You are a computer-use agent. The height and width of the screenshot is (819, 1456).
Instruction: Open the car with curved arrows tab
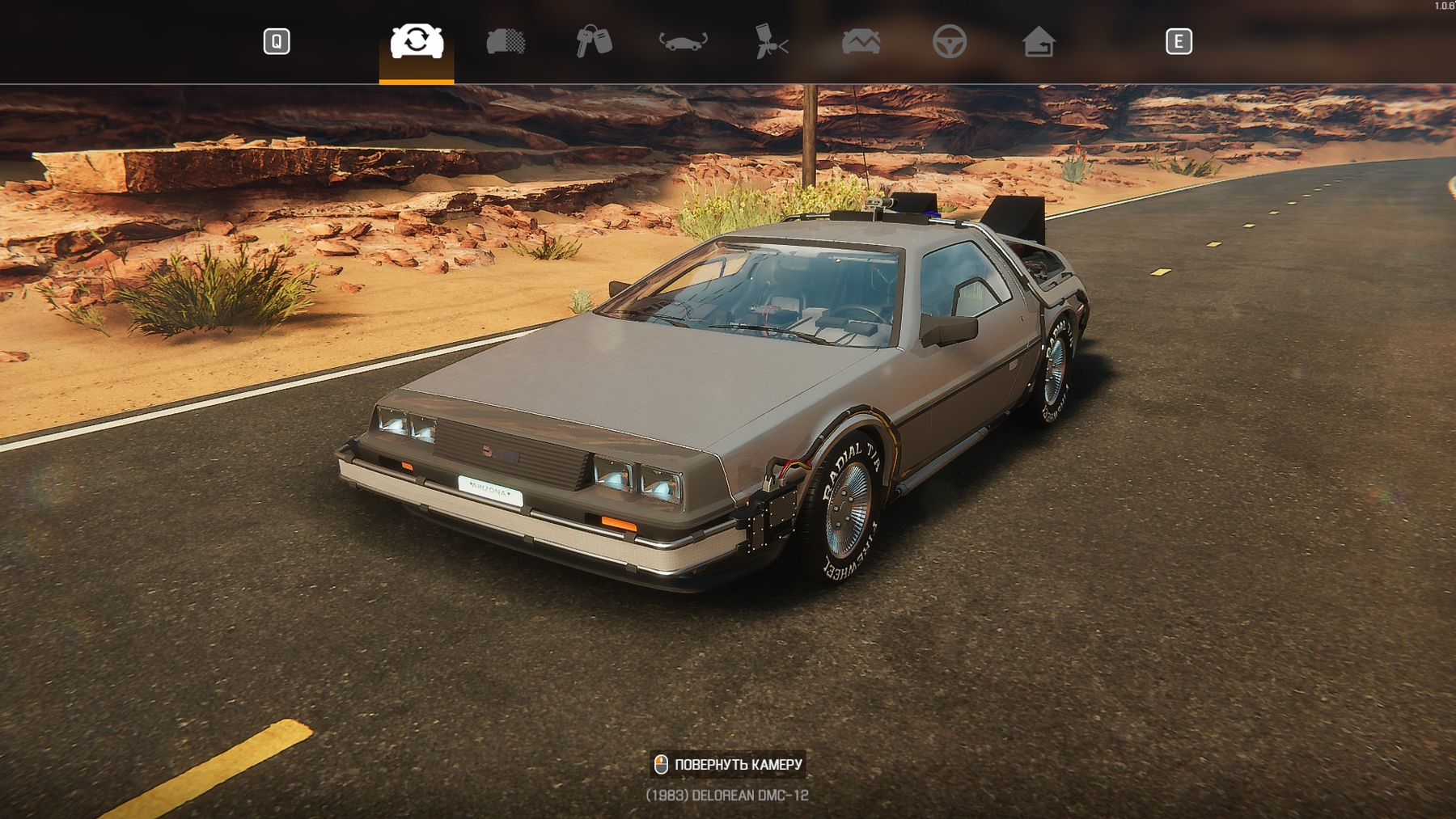click(683, 41)
